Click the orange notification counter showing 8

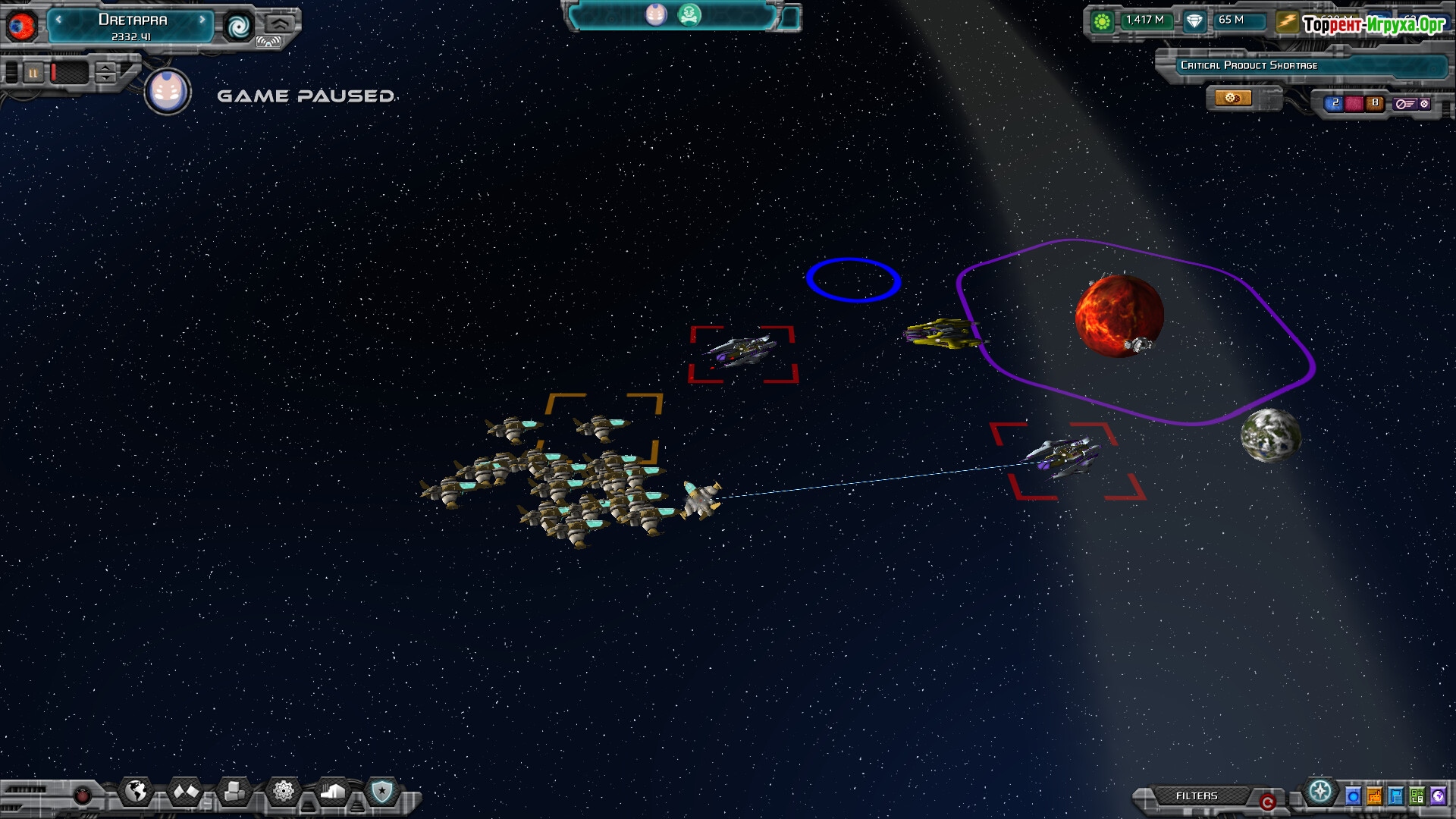click(1374, 103)
